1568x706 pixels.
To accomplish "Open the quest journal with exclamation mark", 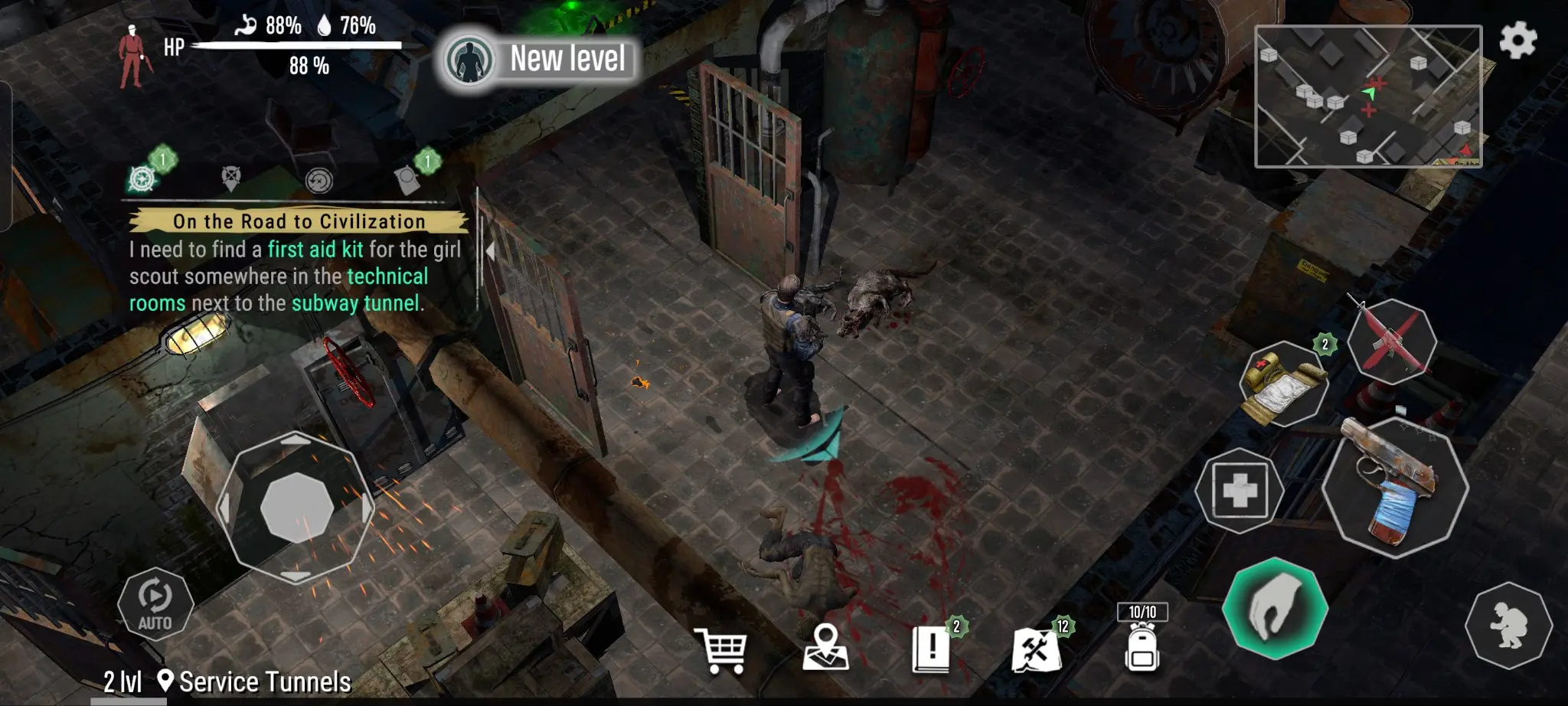I will click(x=931, y=649).
